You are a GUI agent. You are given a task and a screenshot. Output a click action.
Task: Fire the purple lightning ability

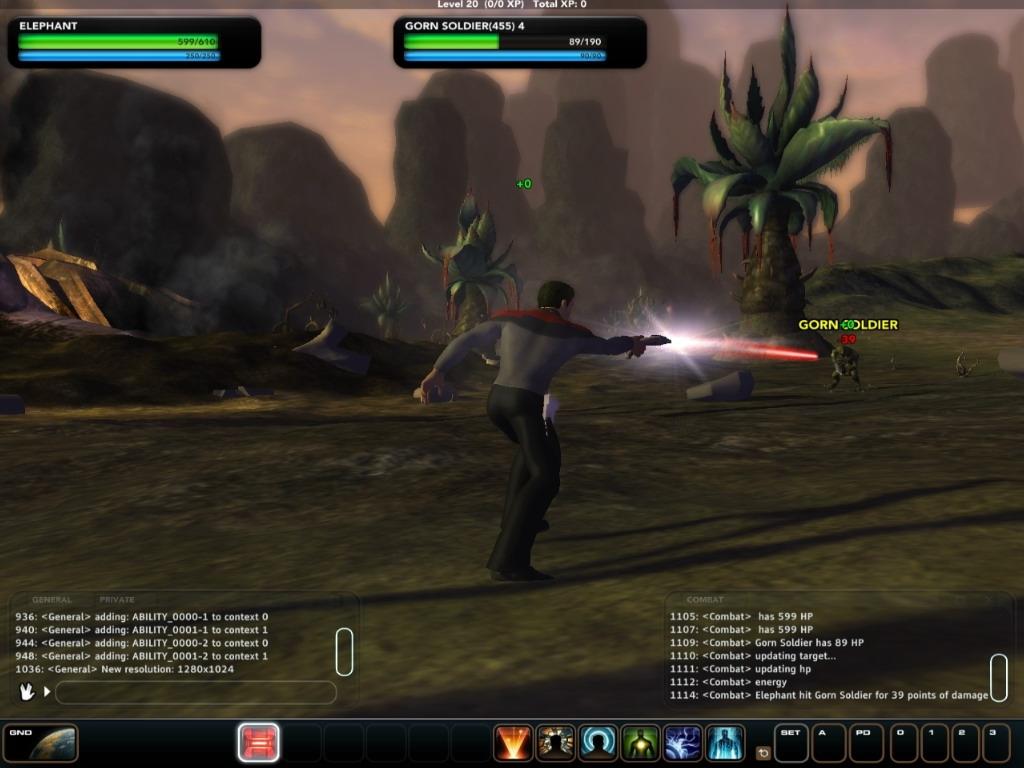click(683, 743)
